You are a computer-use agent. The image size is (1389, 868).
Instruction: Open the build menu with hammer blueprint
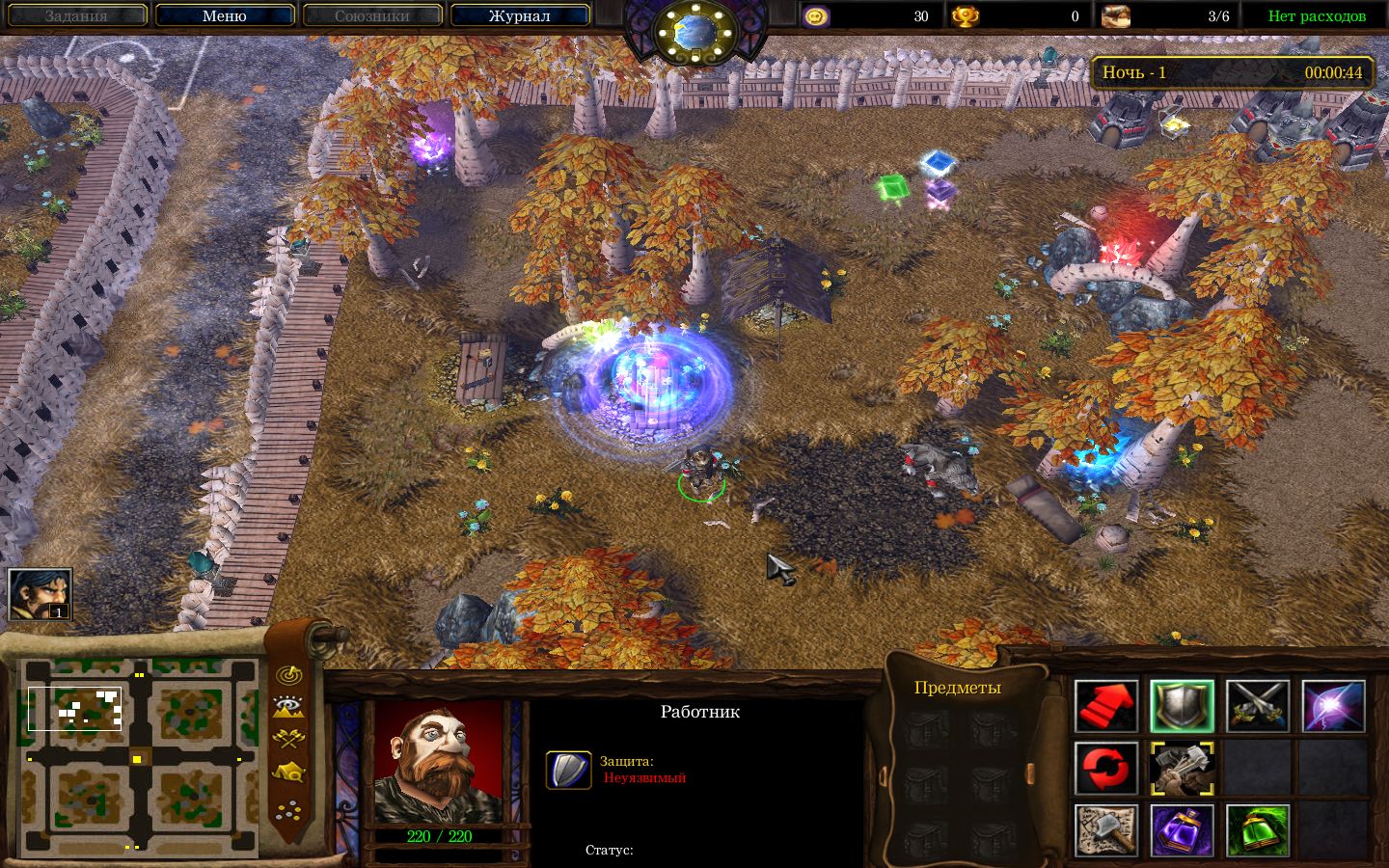[x=1106, y=830]
